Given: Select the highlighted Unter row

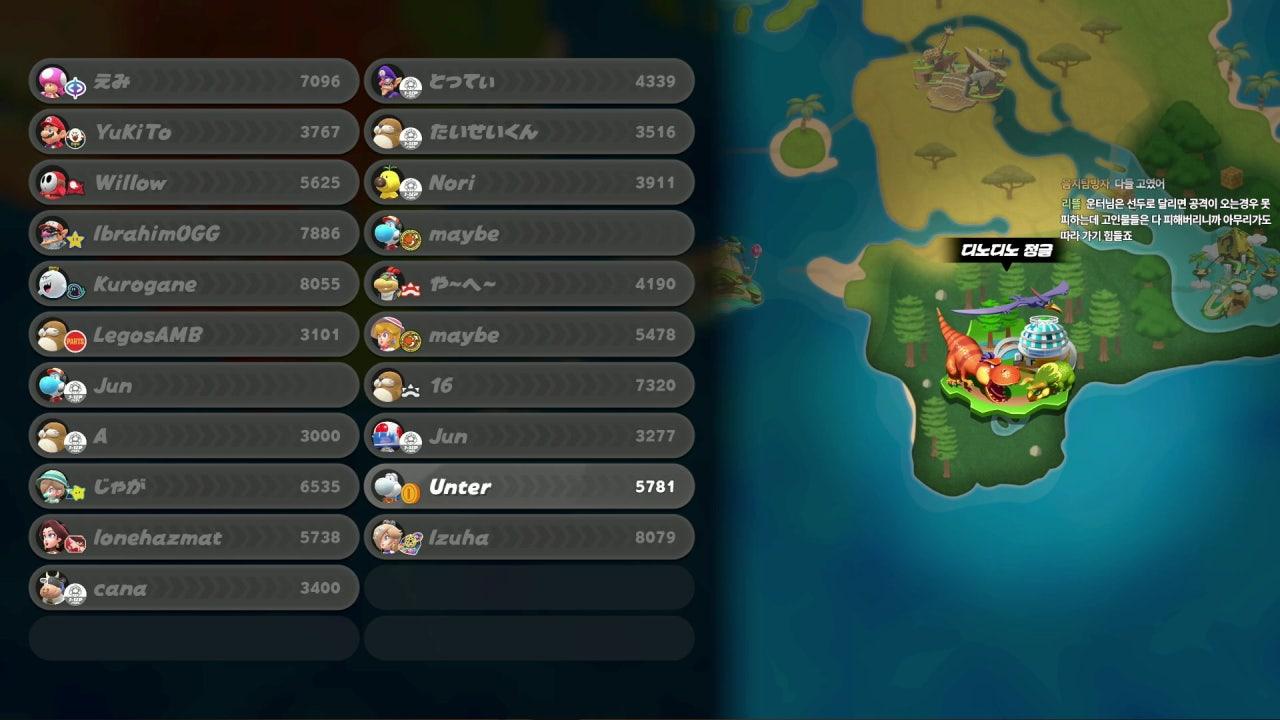Looking at the screenshot, I should coord(529,487).
